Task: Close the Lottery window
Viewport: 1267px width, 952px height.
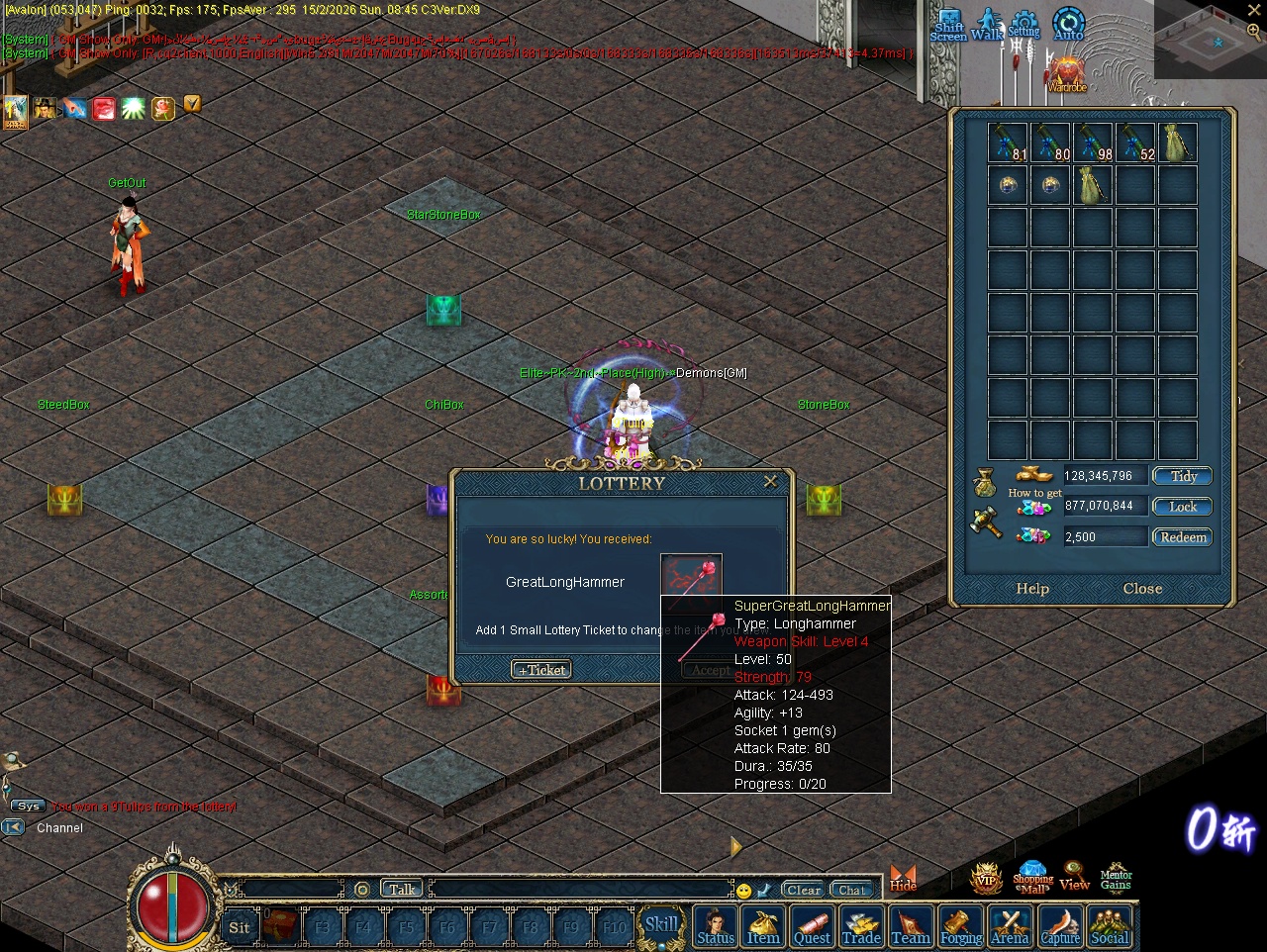Action: coord(770,481)
